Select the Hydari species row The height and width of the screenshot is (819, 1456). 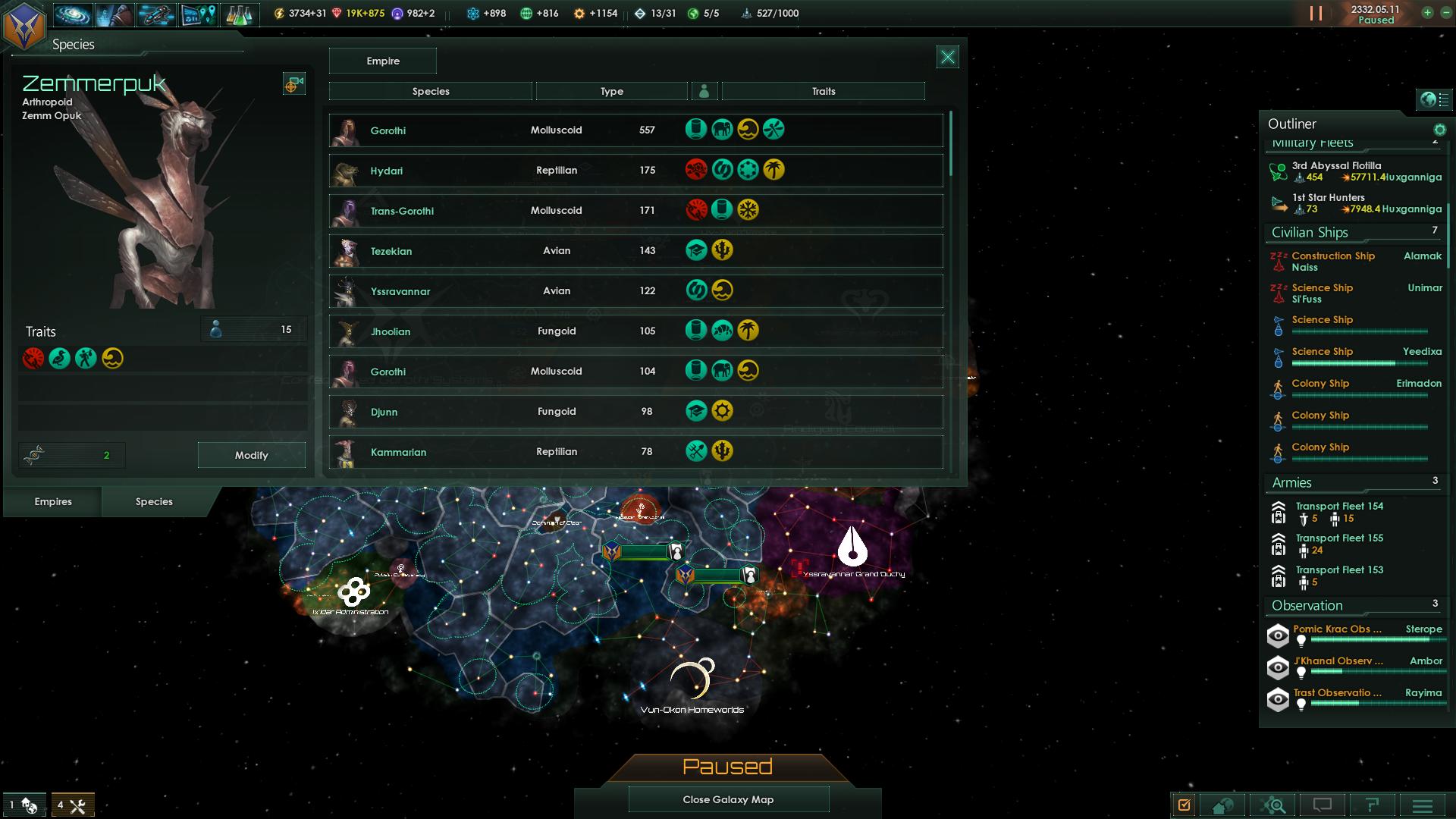[x=635, y=171]
